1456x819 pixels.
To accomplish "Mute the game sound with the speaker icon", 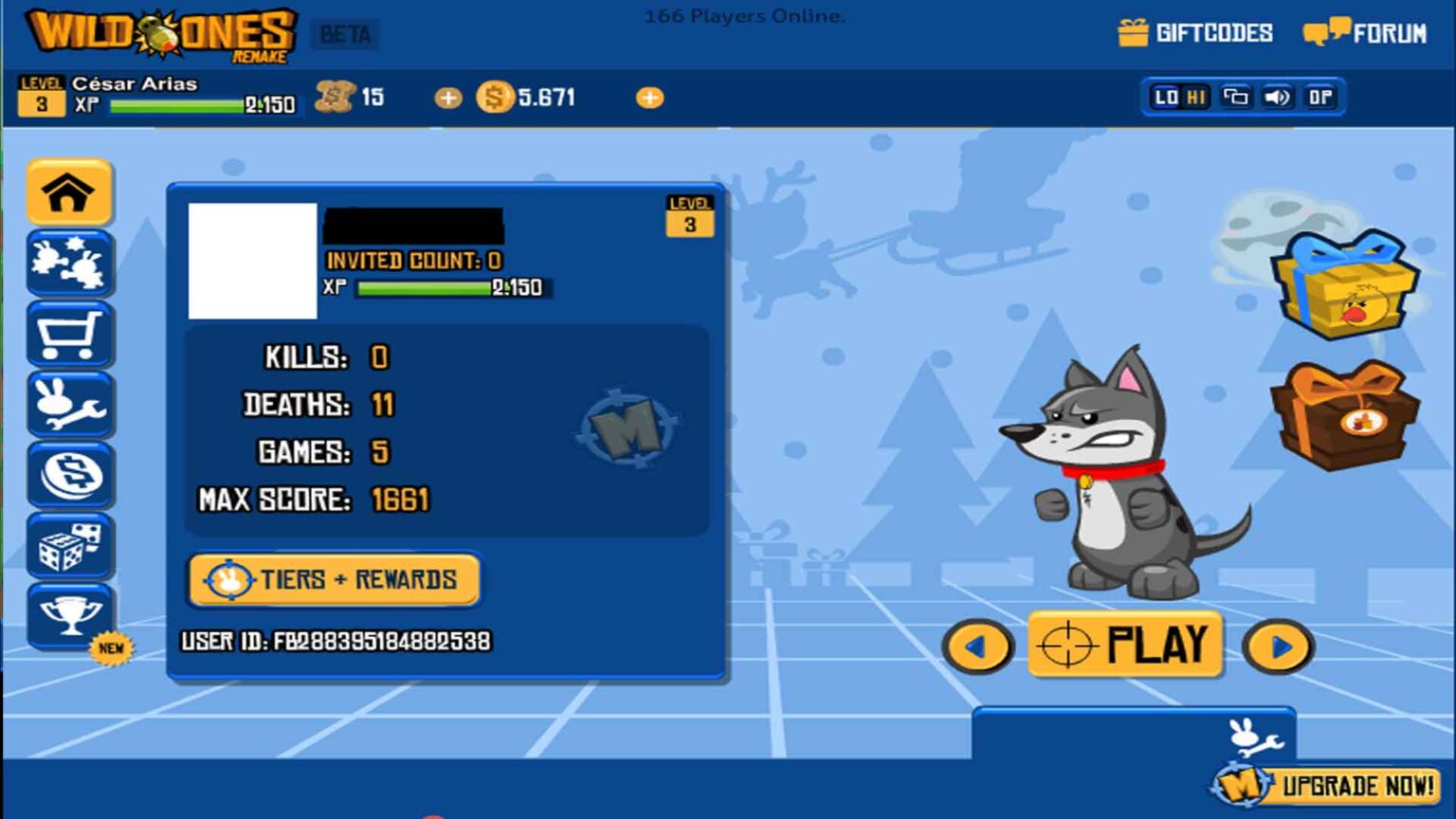I will (x=1279, y=96).
